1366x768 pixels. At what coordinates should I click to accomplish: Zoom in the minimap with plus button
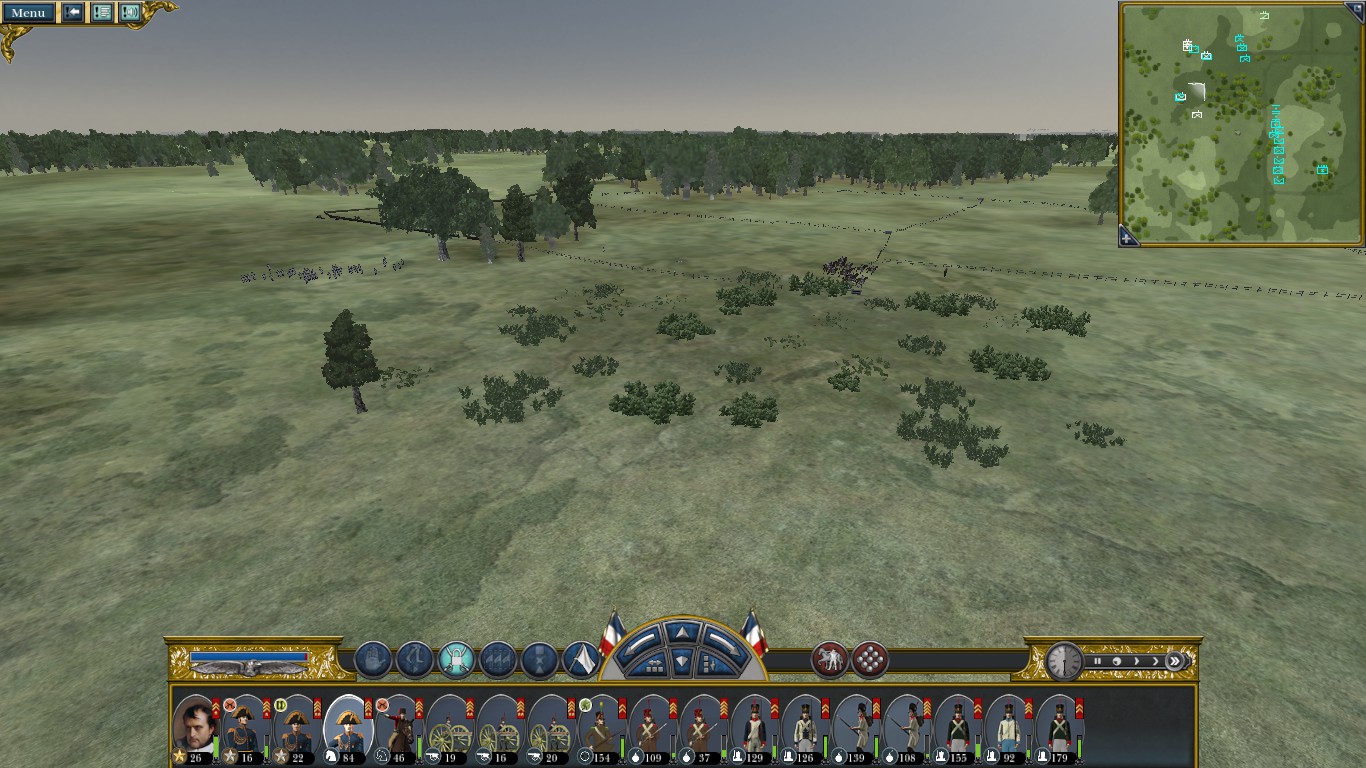pos(1127,238)
